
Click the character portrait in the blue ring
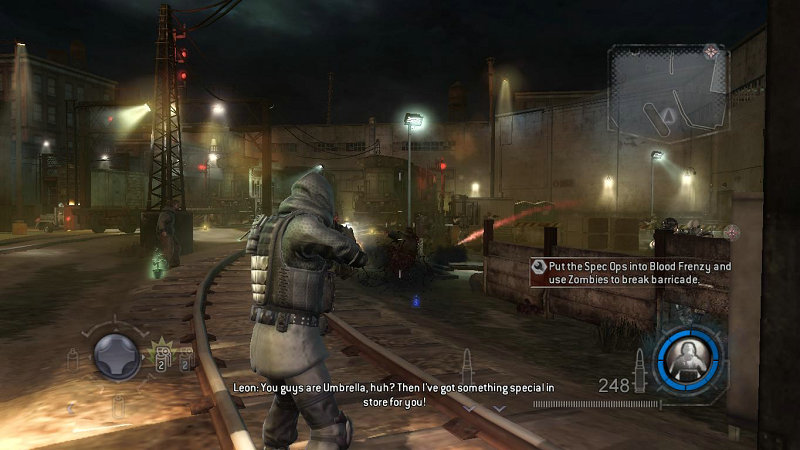point(688,354)
